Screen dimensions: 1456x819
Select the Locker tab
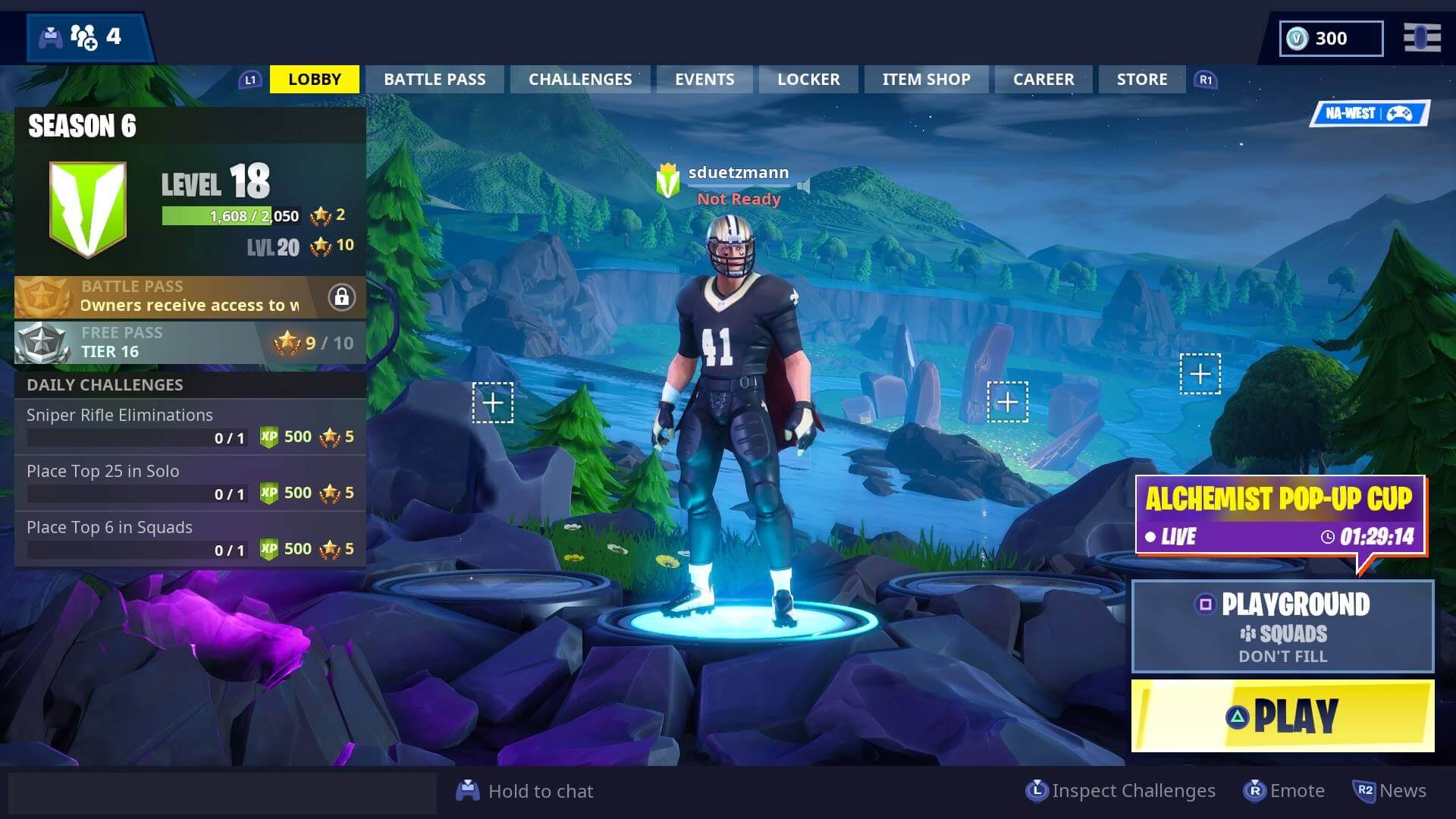click(x=808, y=79)
